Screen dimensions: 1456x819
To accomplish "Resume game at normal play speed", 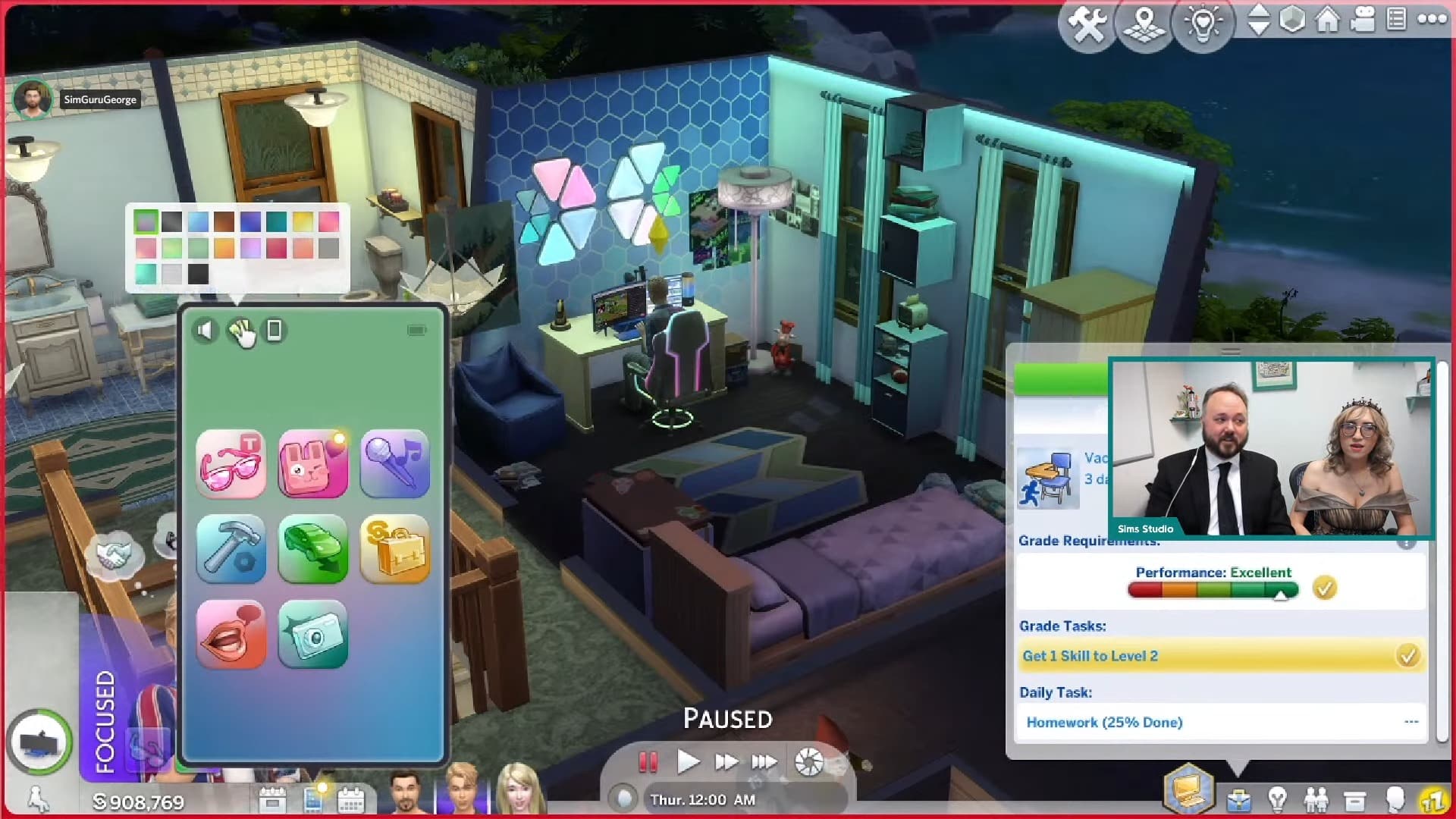I will pyautogui.click(x=687, y=761).
